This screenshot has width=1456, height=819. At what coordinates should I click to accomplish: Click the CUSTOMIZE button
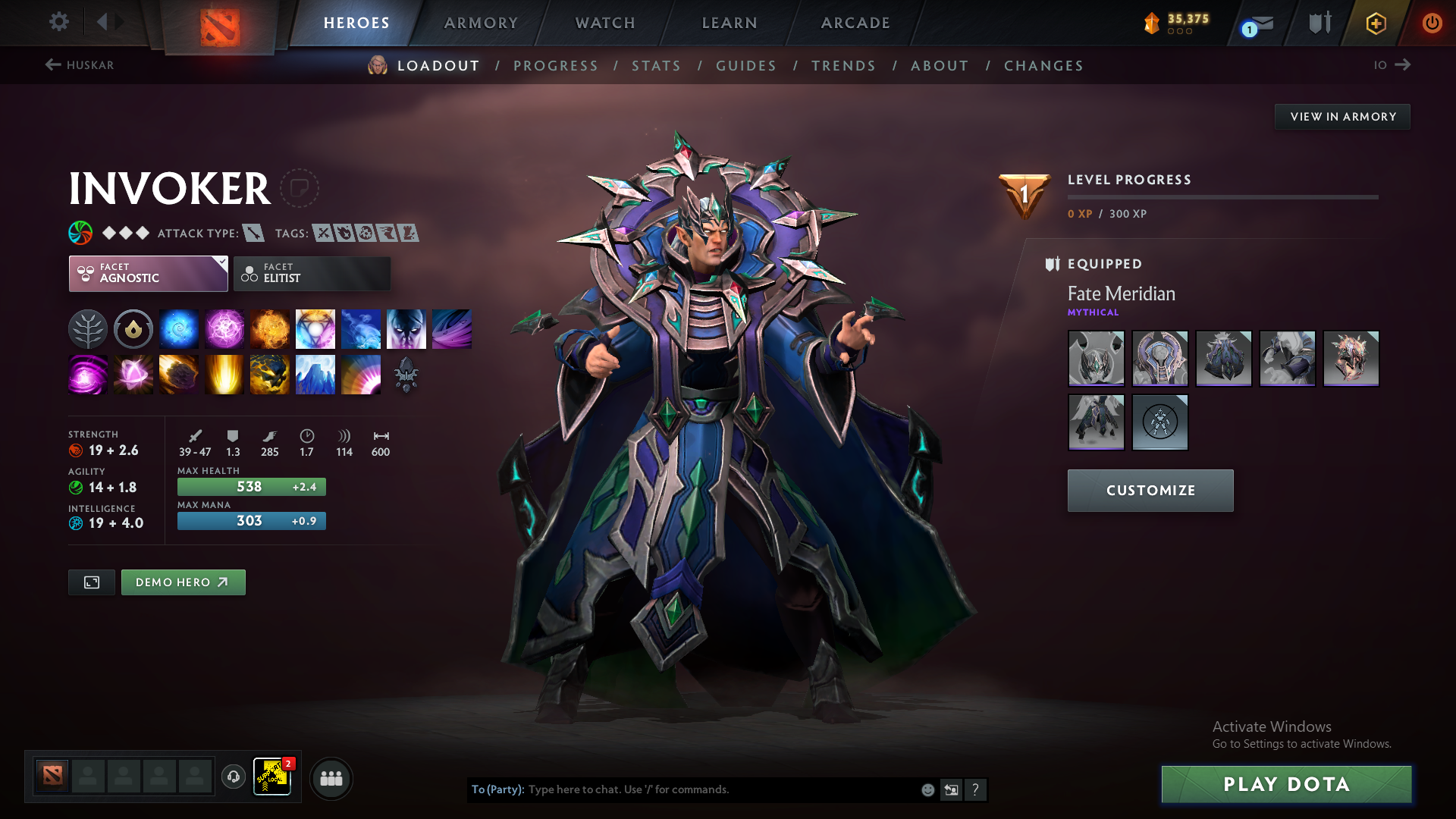click(x=1150, y=490)
